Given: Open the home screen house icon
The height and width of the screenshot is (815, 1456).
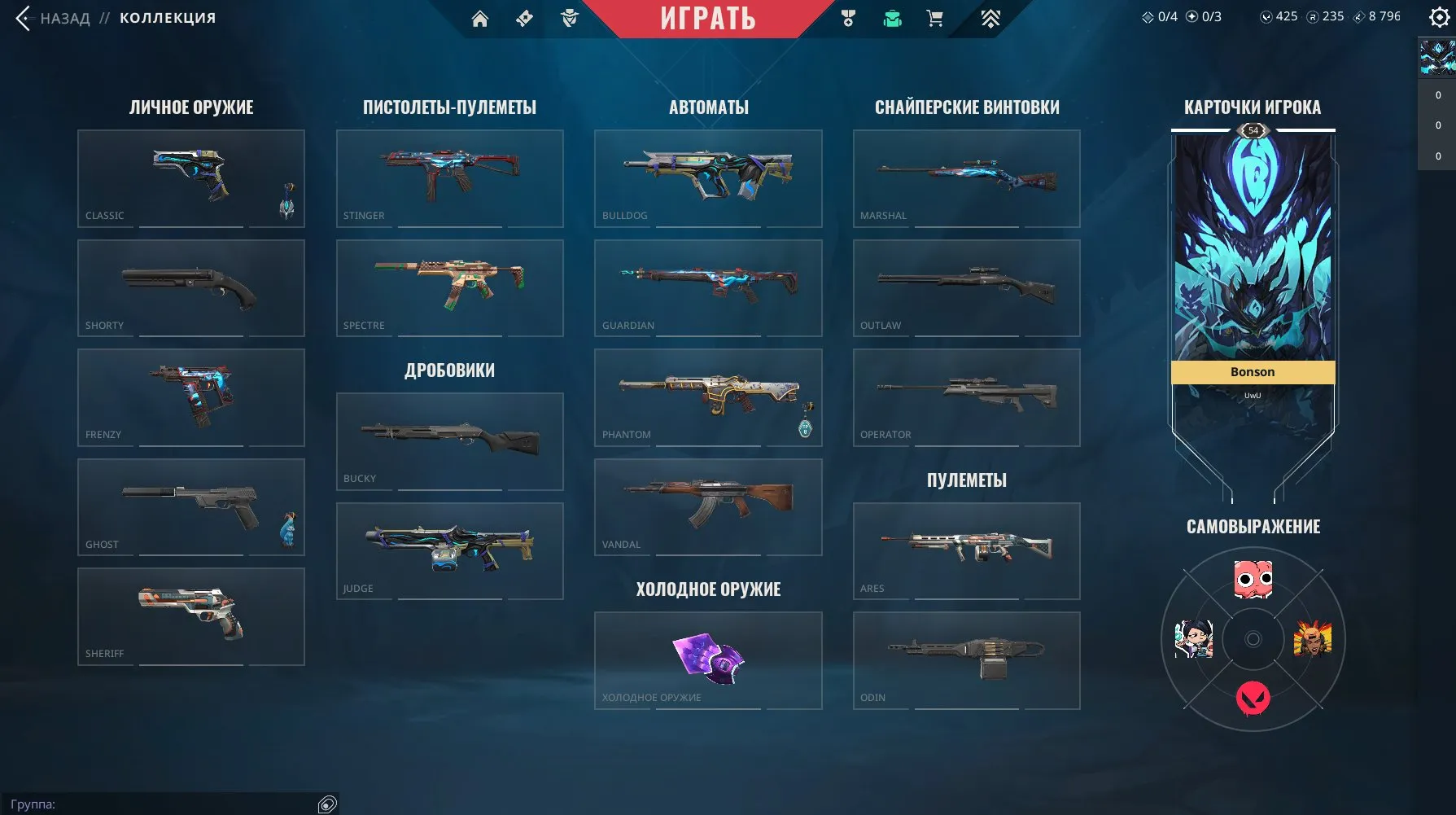Looking at the screenshot, I should (480, 18).
